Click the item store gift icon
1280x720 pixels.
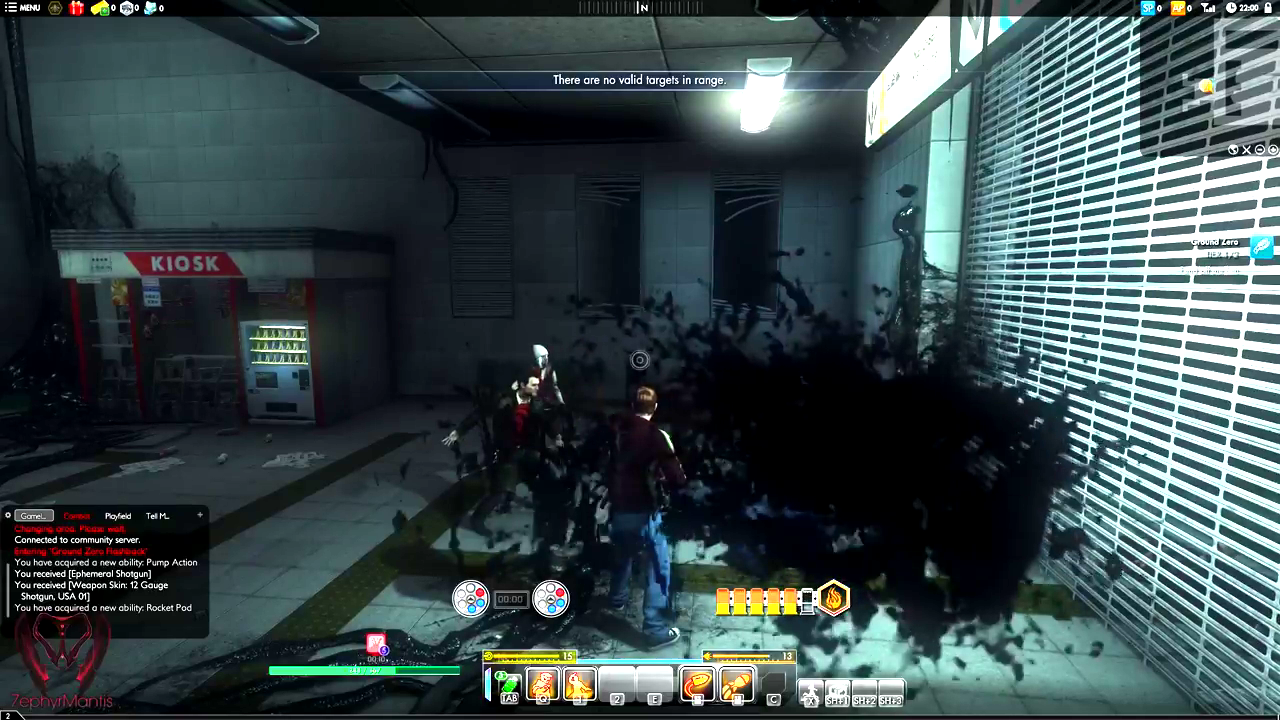coord(75,8)
